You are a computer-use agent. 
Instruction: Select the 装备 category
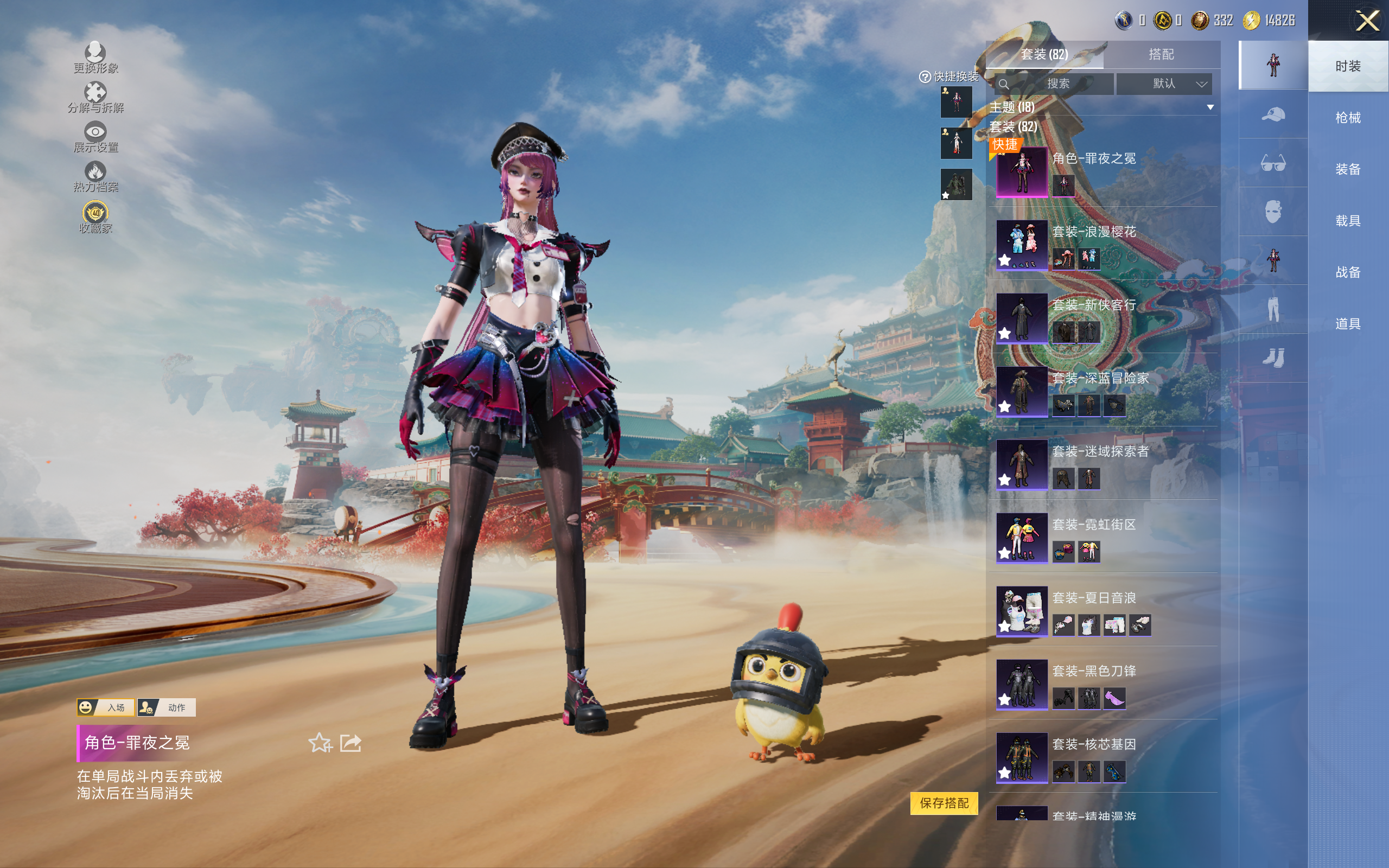1347,169
